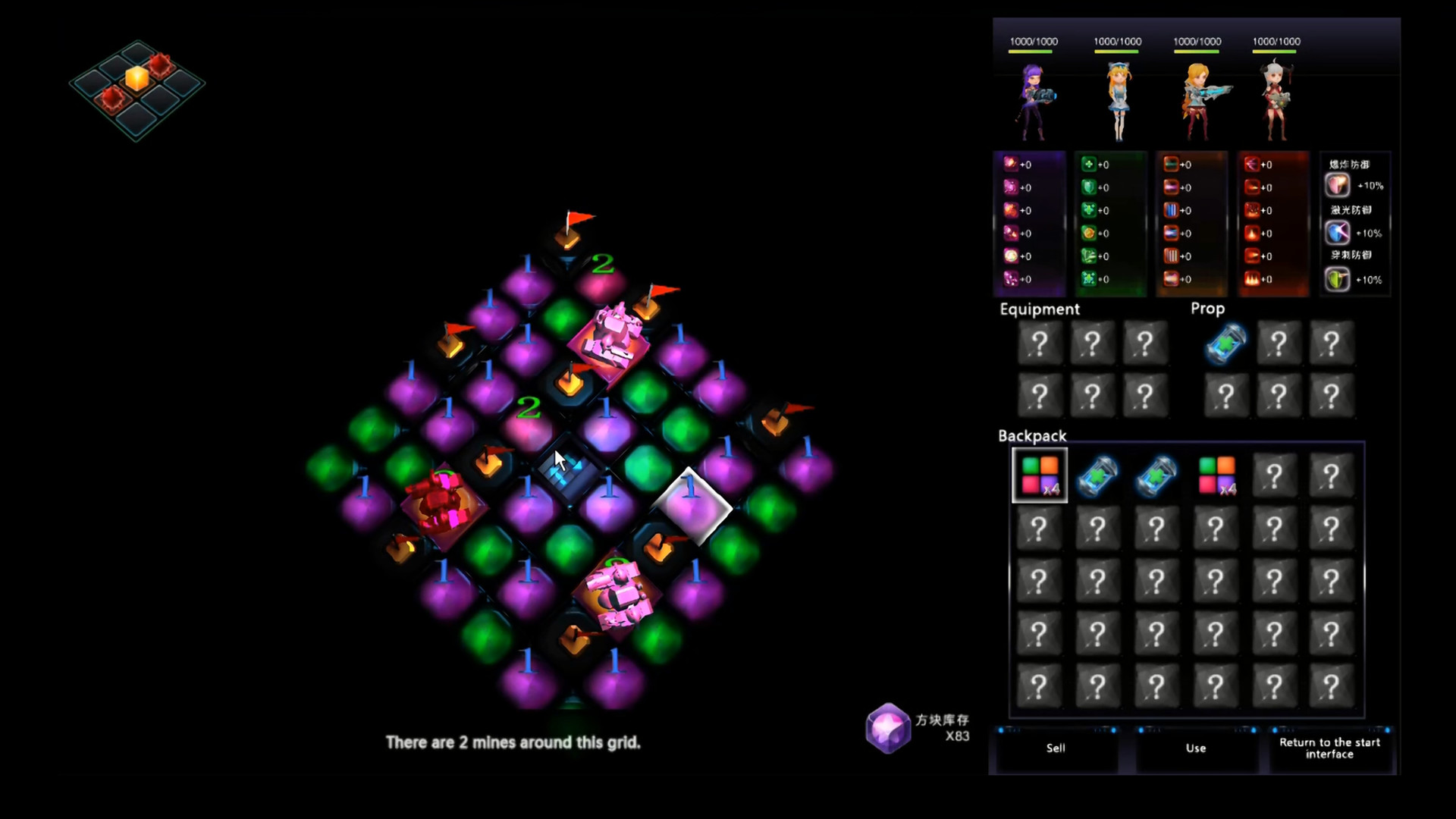
Task: Open the room layout minimap
Action: 136,89
